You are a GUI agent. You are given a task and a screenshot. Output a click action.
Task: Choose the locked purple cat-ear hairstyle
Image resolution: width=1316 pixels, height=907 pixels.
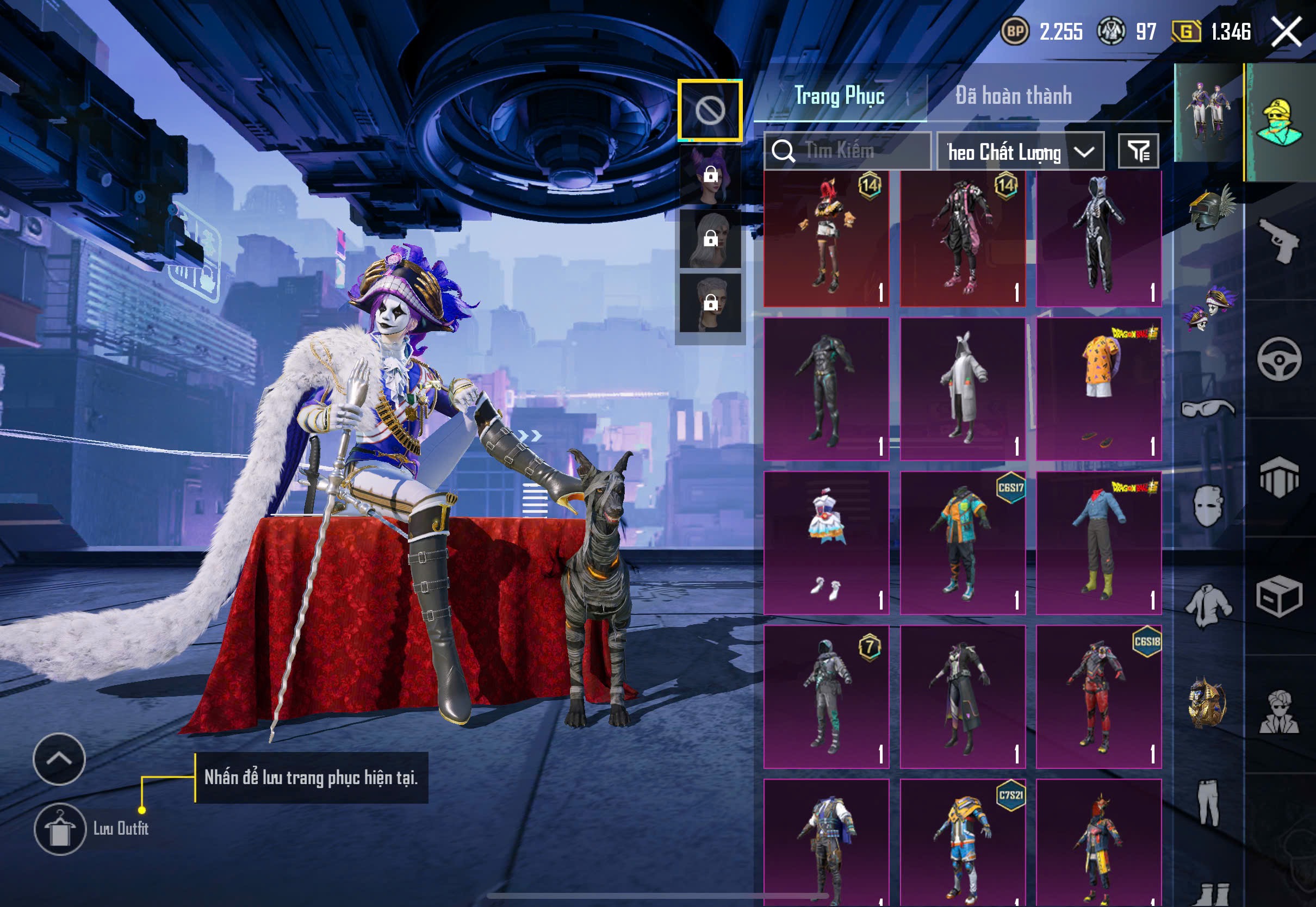click(710, 175)
